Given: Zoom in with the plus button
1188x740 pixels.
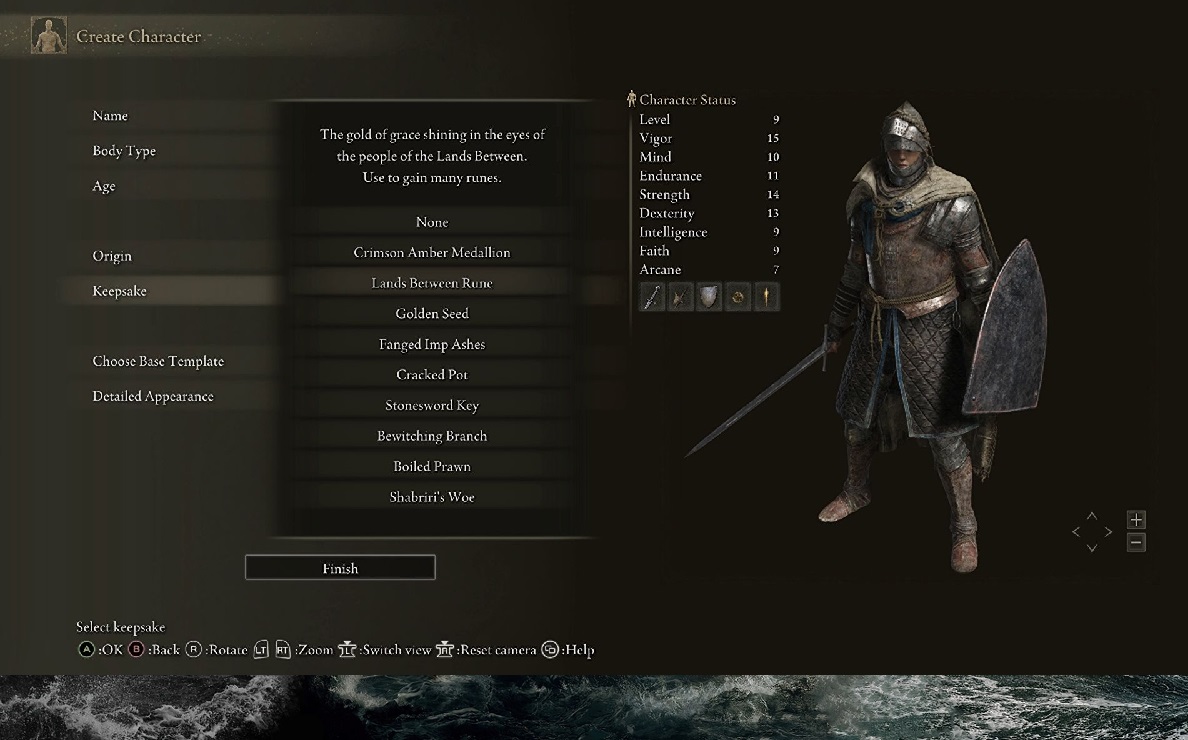Looking at the screenshot, I should tap(1136, 520).
